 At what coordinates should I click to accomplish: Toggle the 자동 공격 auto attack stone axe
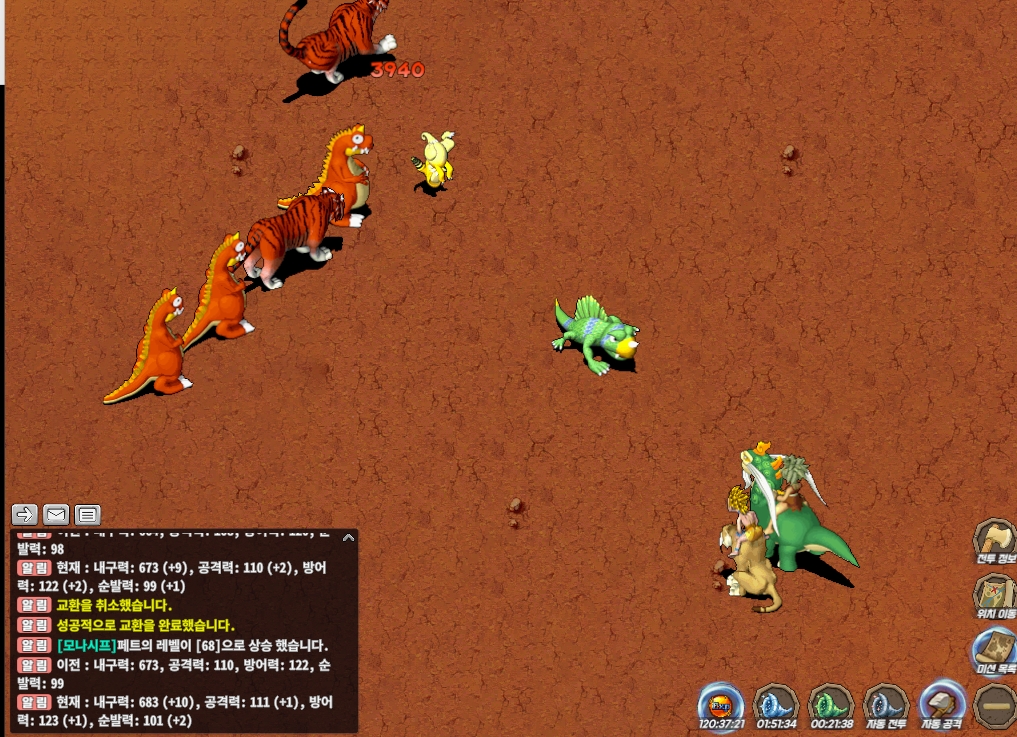click(x=941, y=703)
